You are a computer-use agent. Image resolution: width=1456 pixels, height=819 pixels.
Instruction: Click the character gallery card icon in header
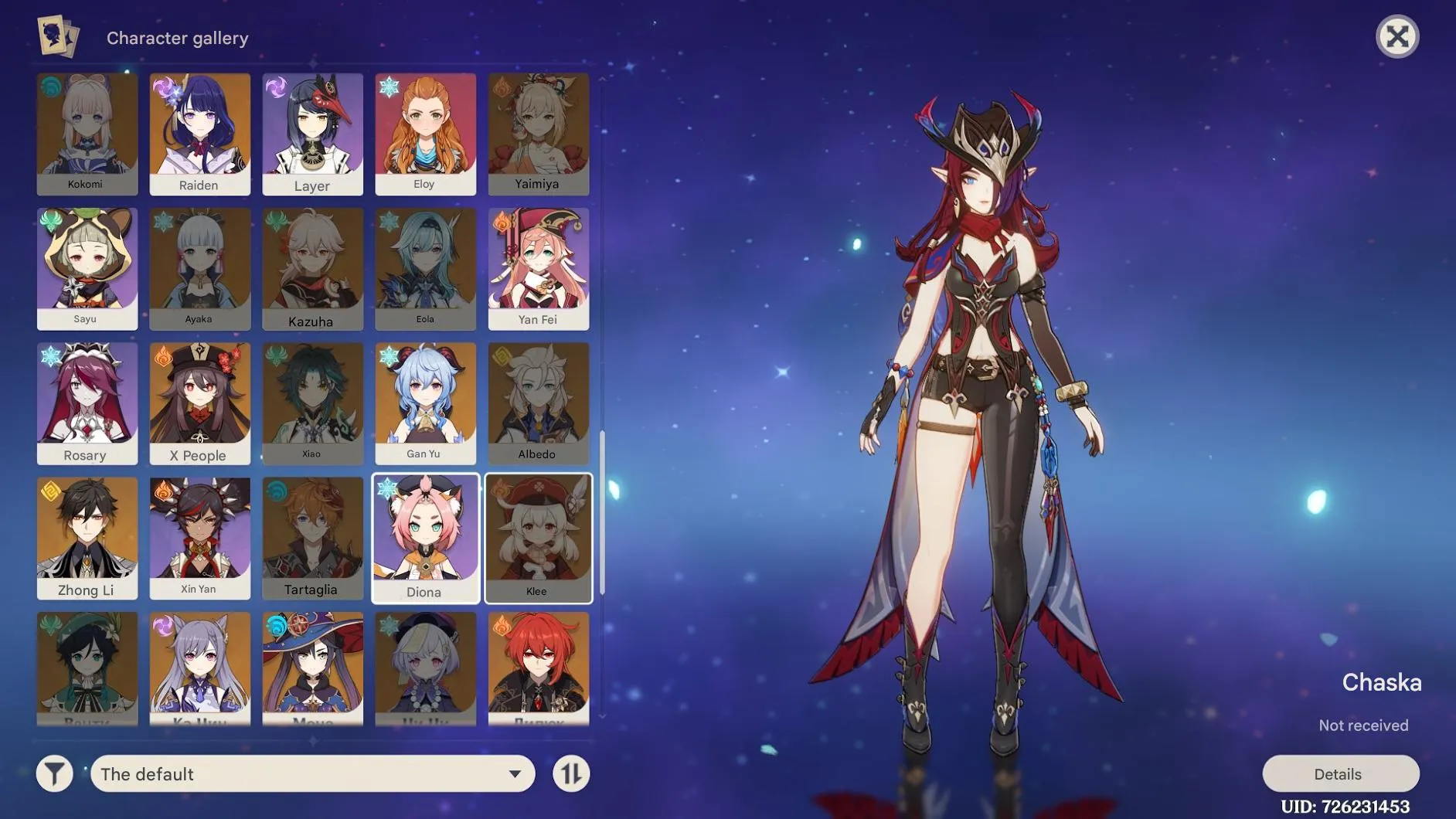click(x=58, y=36)
